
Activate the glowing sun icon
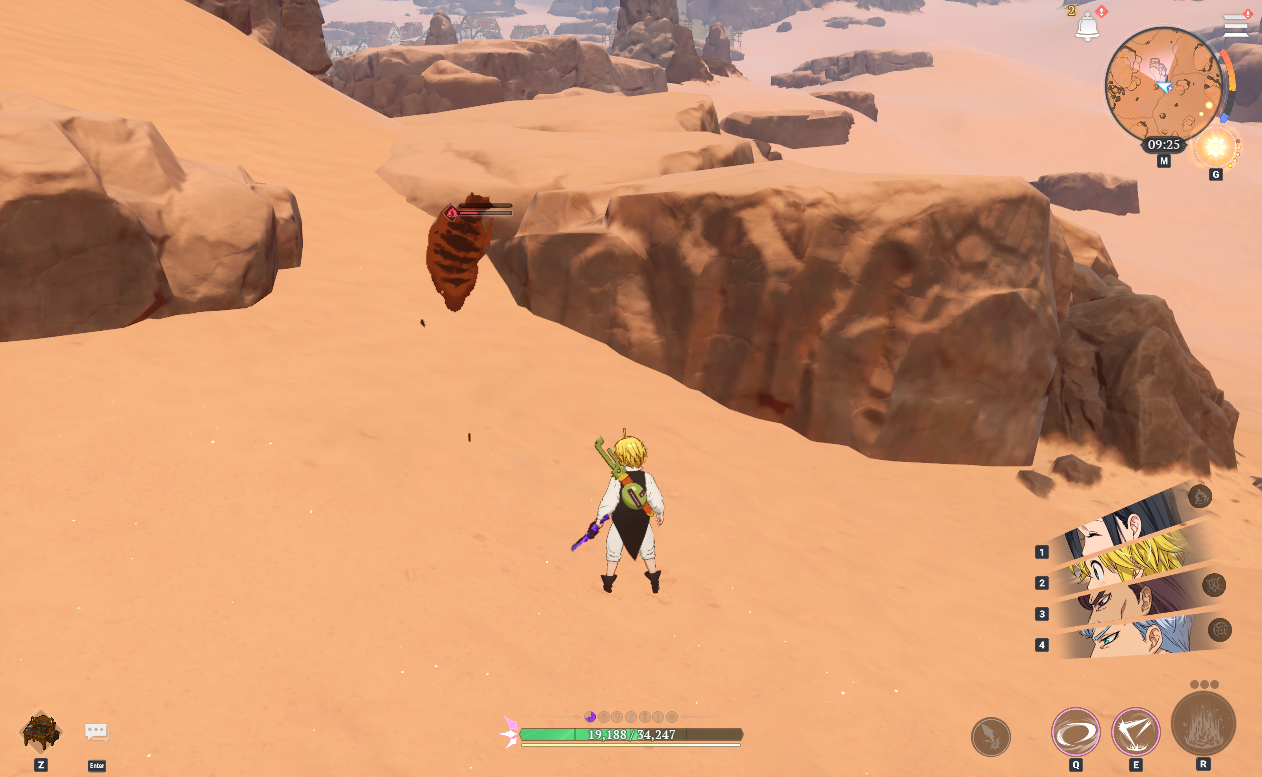[x=1216, y=148]
